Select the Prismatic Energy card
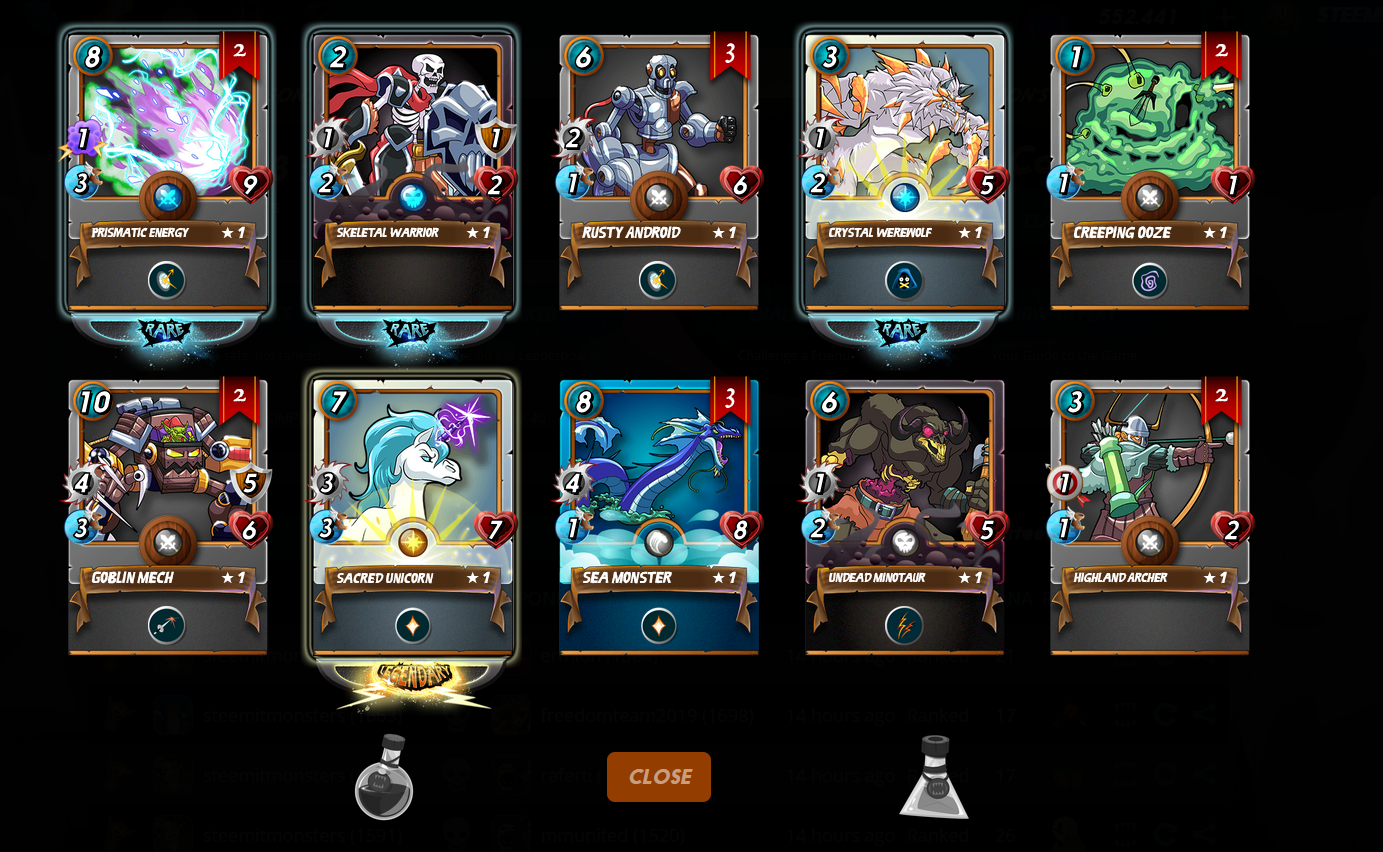 [x=167, y=172]
